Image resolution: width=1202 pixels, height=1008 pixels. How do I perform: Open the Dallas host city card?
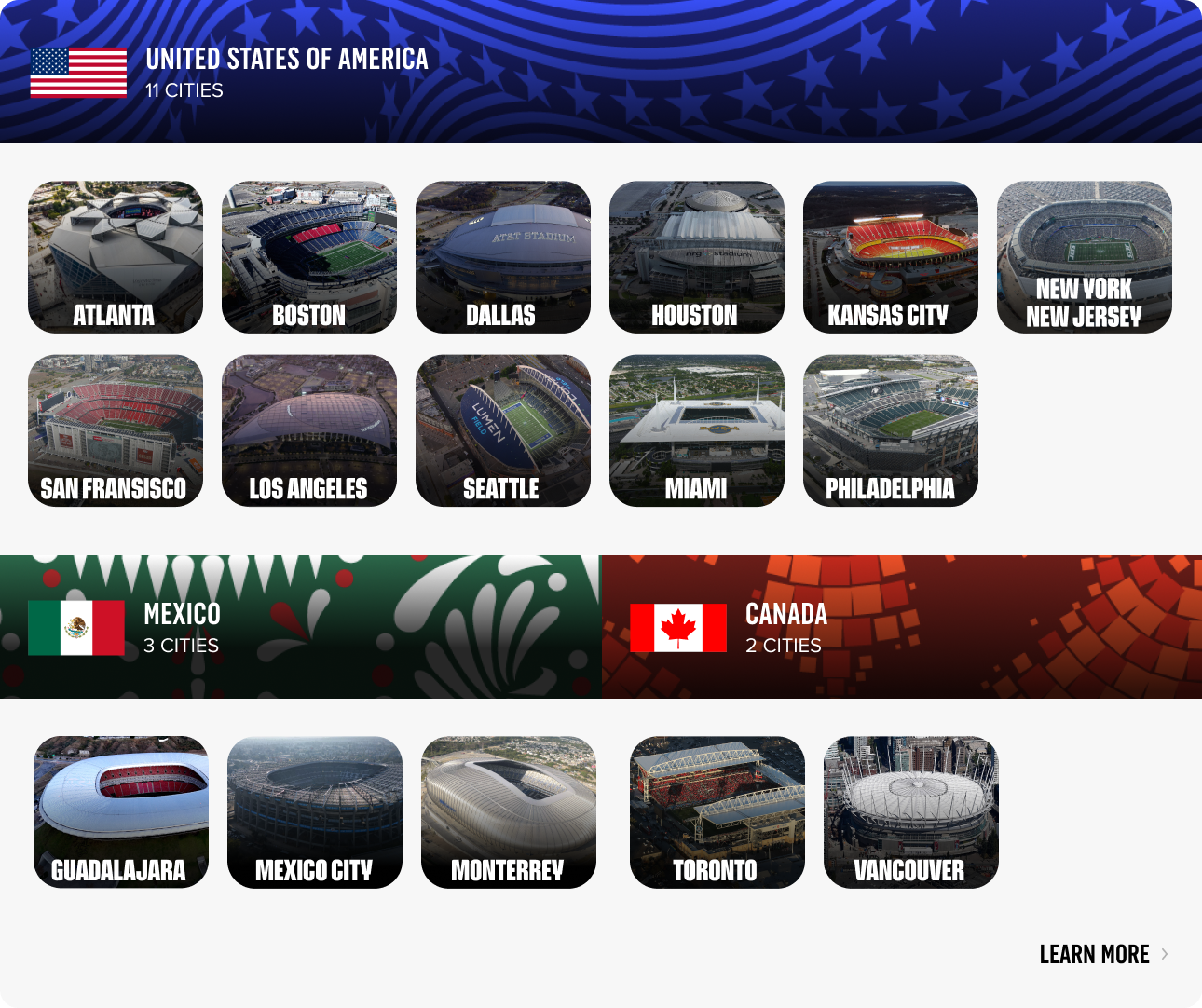tap(503, 256)
